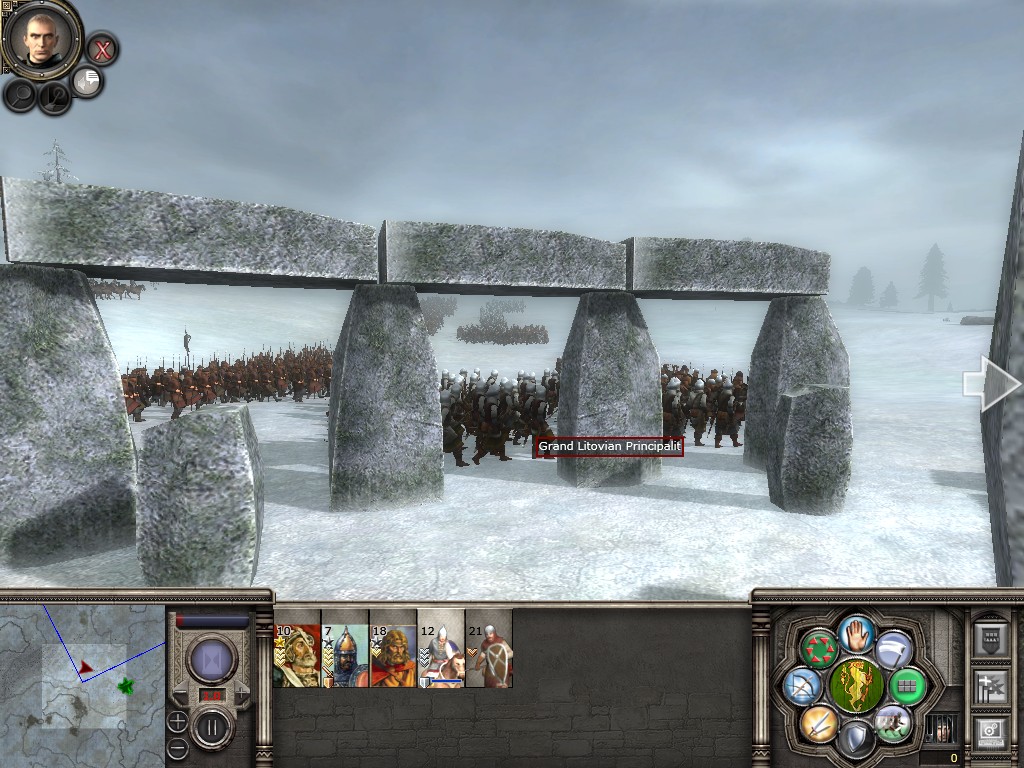
Task: Dismiss the advisor with the red X
Action: click(102, 48)
